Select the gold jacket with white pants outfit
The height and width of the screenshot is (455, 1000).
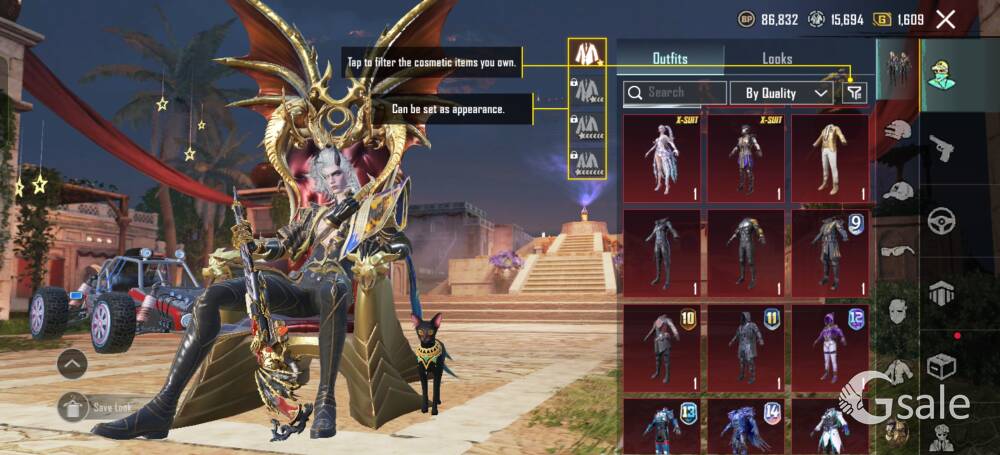pyautogui.click(x=829, y=158)
